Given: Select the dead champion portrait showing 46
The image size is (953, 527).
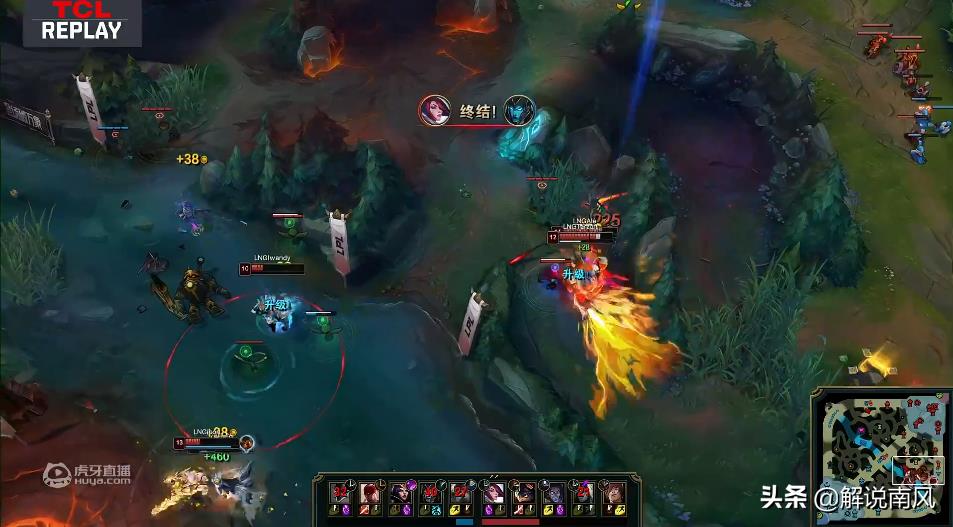Looking at the screenshot, I should (430, 492).
